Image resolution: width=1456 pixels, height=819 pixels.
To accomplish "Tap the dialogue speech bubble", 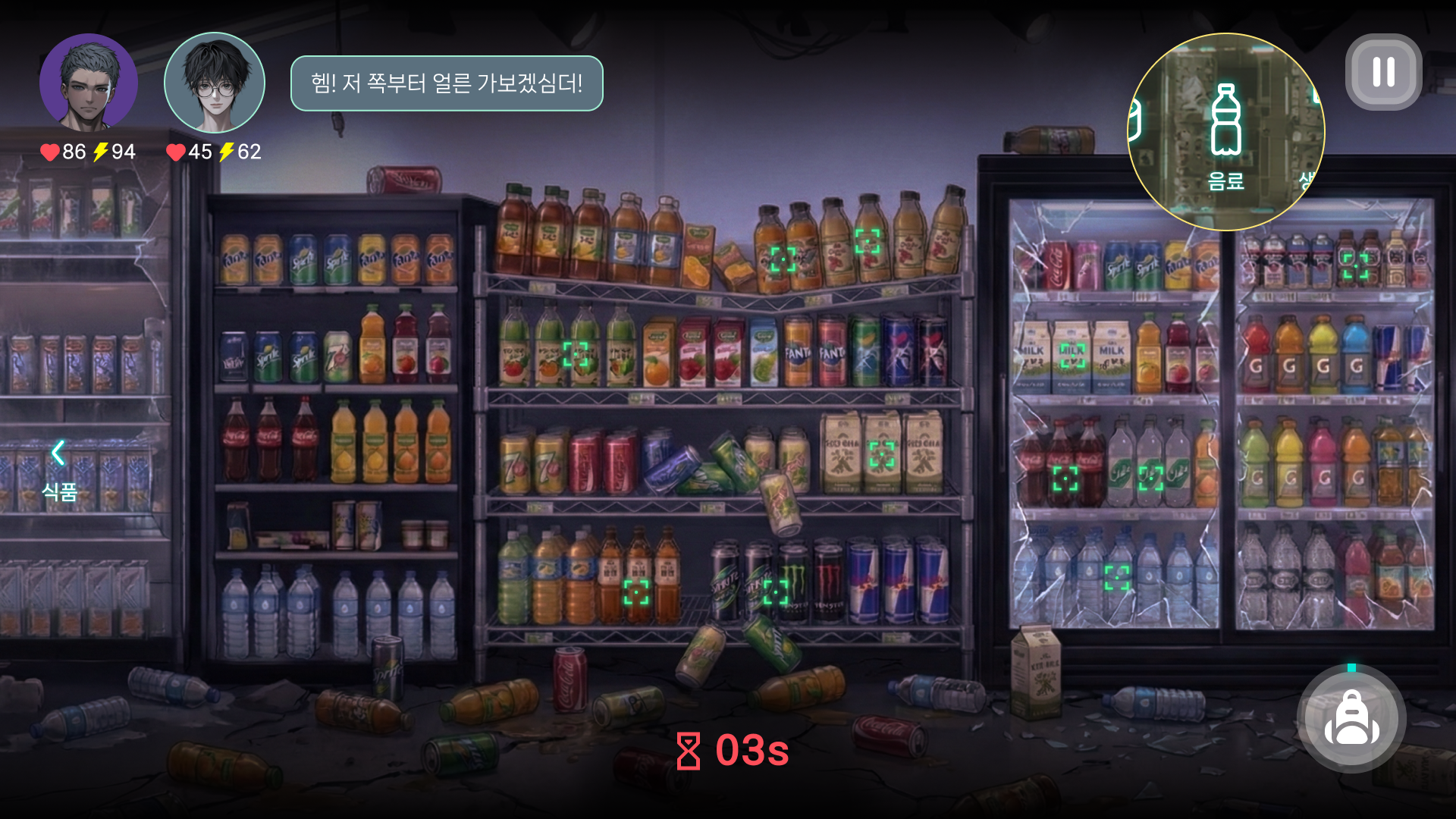I will click(x=447, y=84).
